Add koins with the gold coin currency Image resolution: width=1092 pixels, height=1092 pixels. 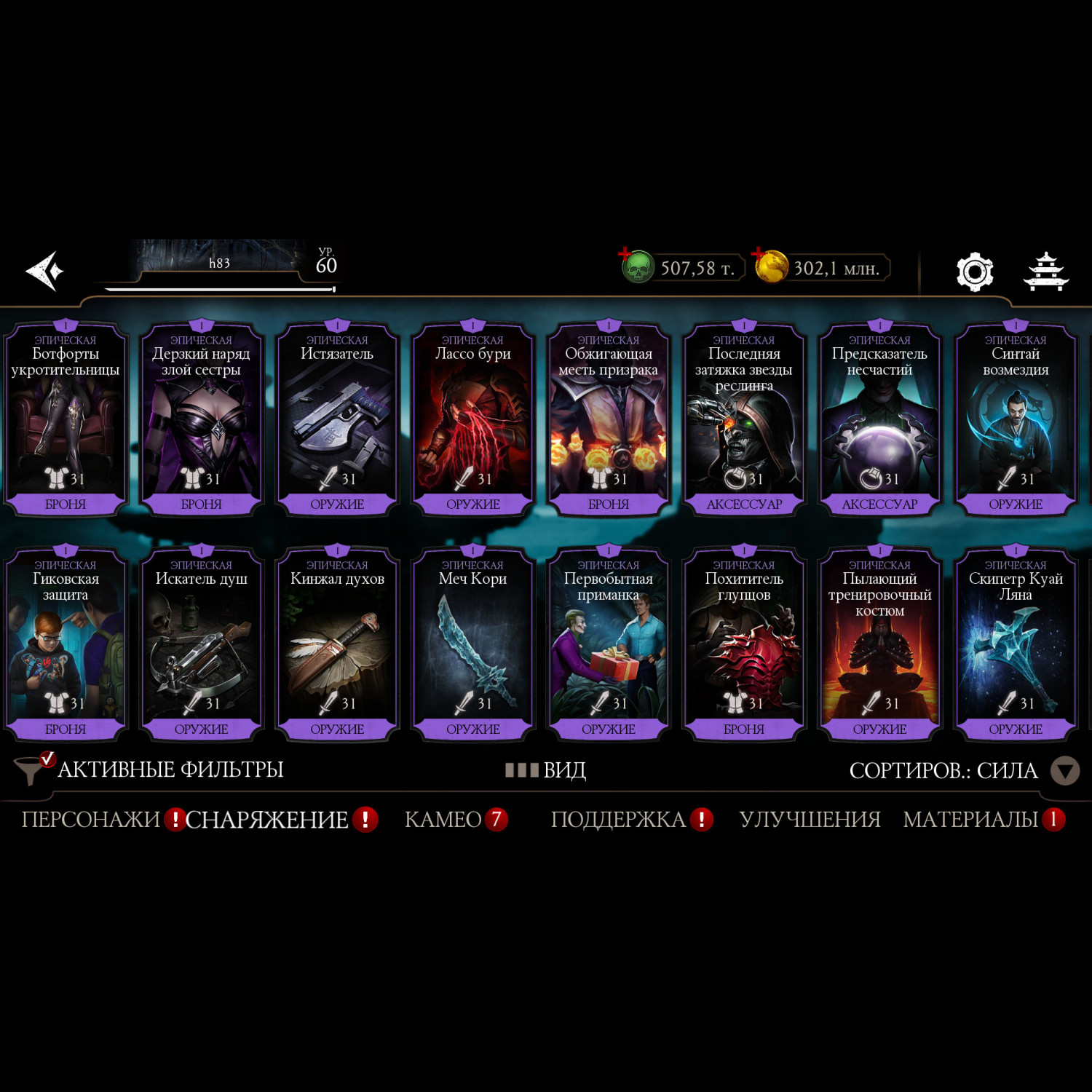(770, 267)
